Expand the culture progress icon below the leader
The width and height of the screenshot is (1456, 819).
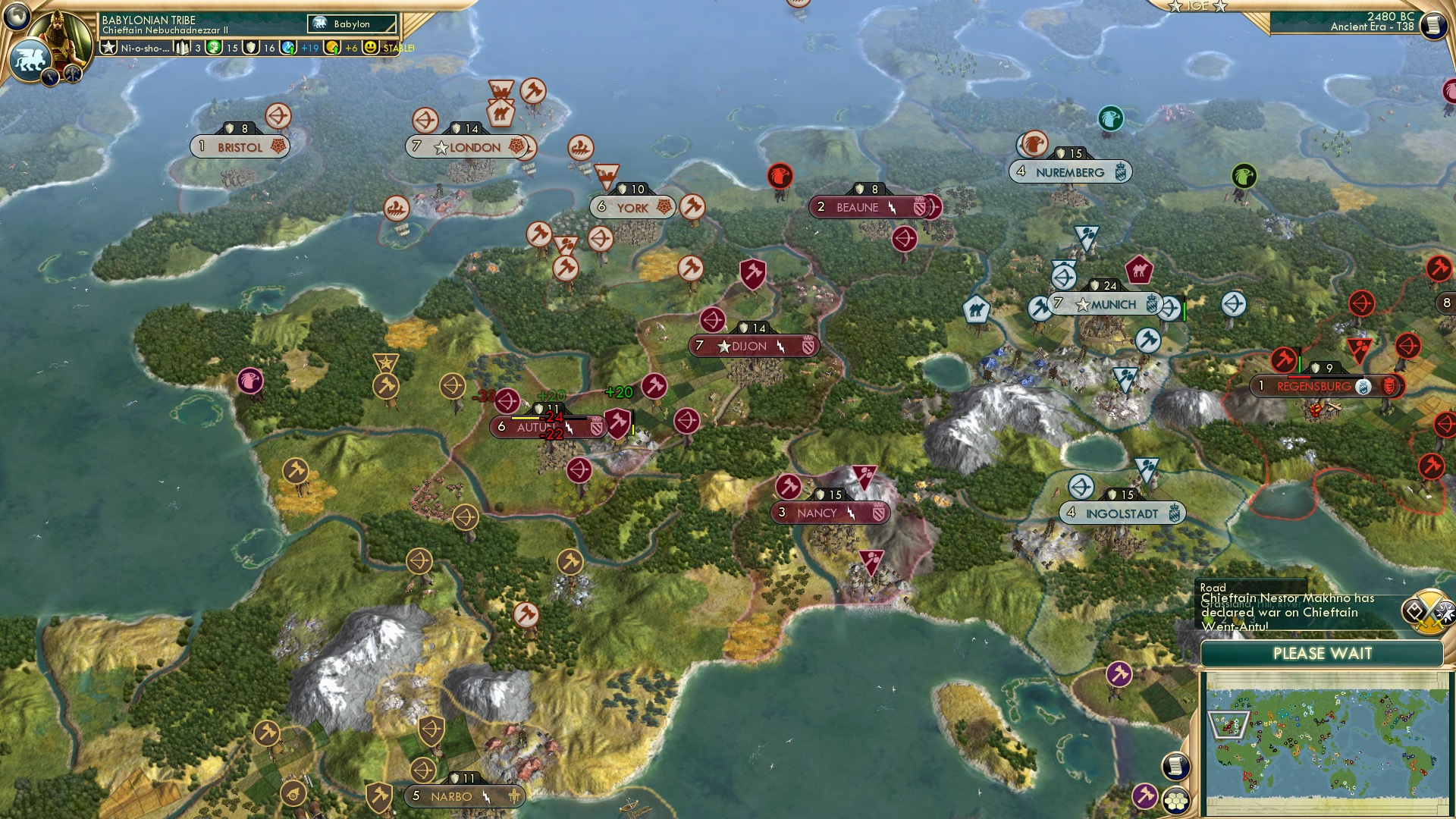coord(51,76)
